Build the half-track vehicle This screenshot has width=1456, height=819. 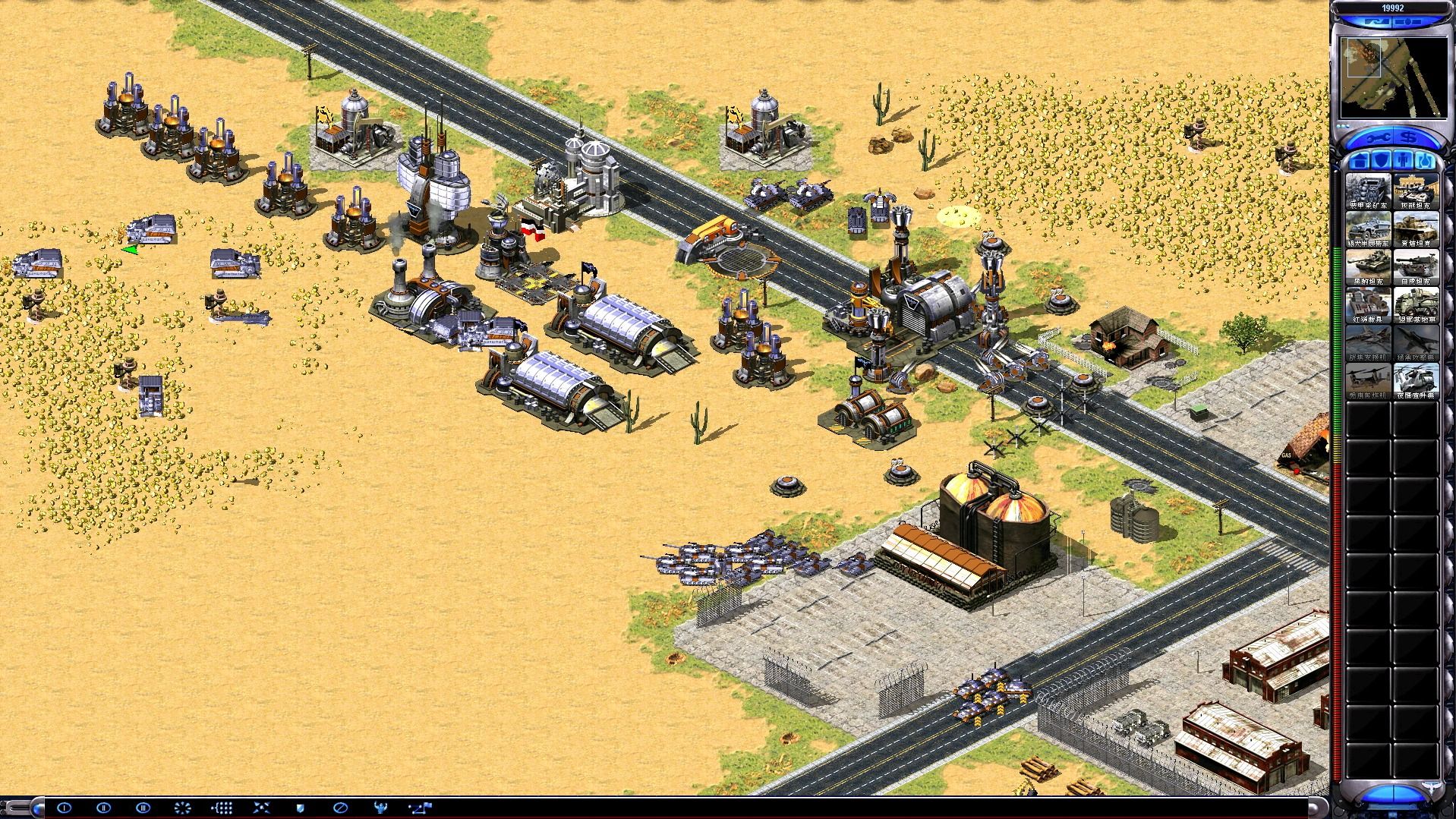pos(1368,228)
